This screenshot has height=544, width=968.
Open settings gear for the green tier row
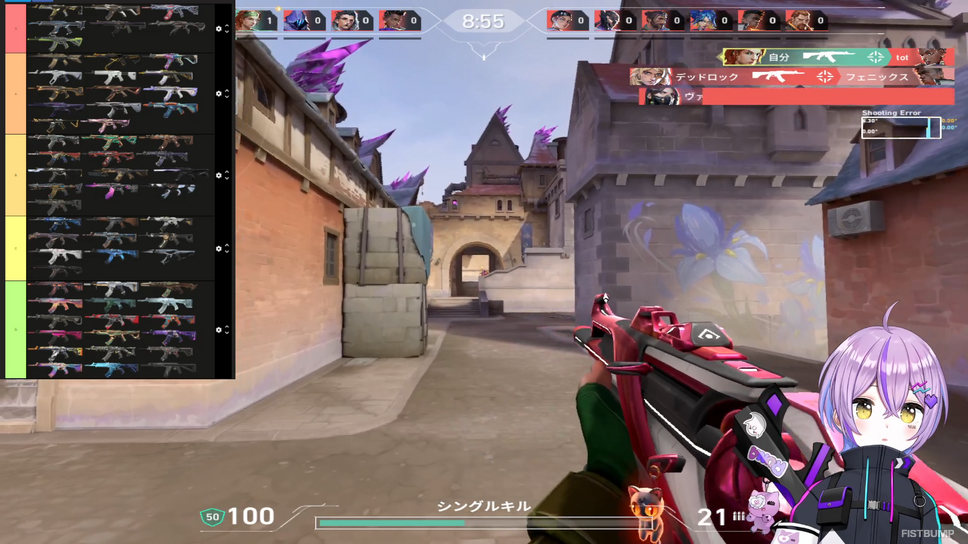[219, 329]
